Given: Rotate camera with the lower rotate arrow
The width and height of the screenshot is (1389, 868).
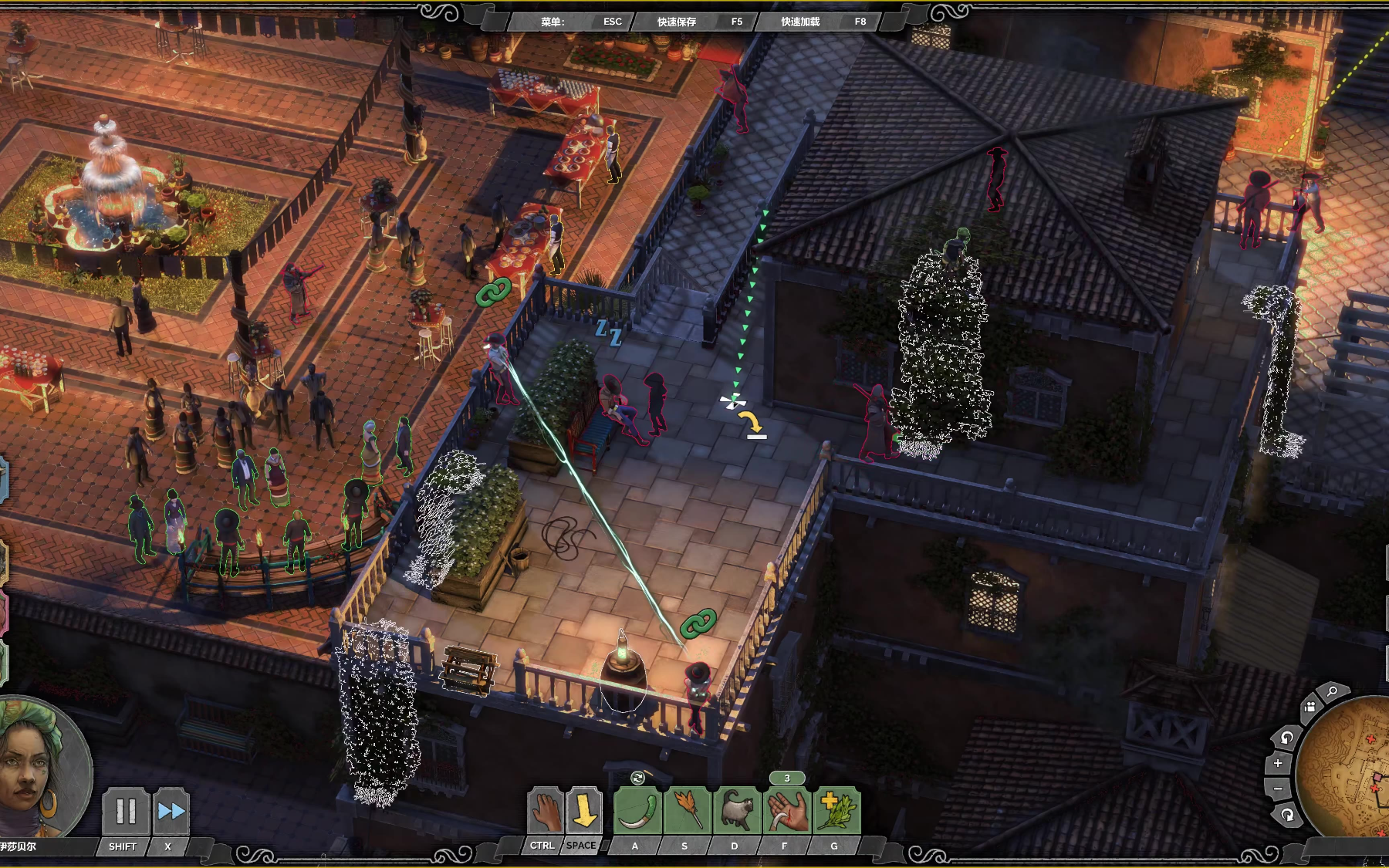Looking at the screenshot, I should (1286, 815).
